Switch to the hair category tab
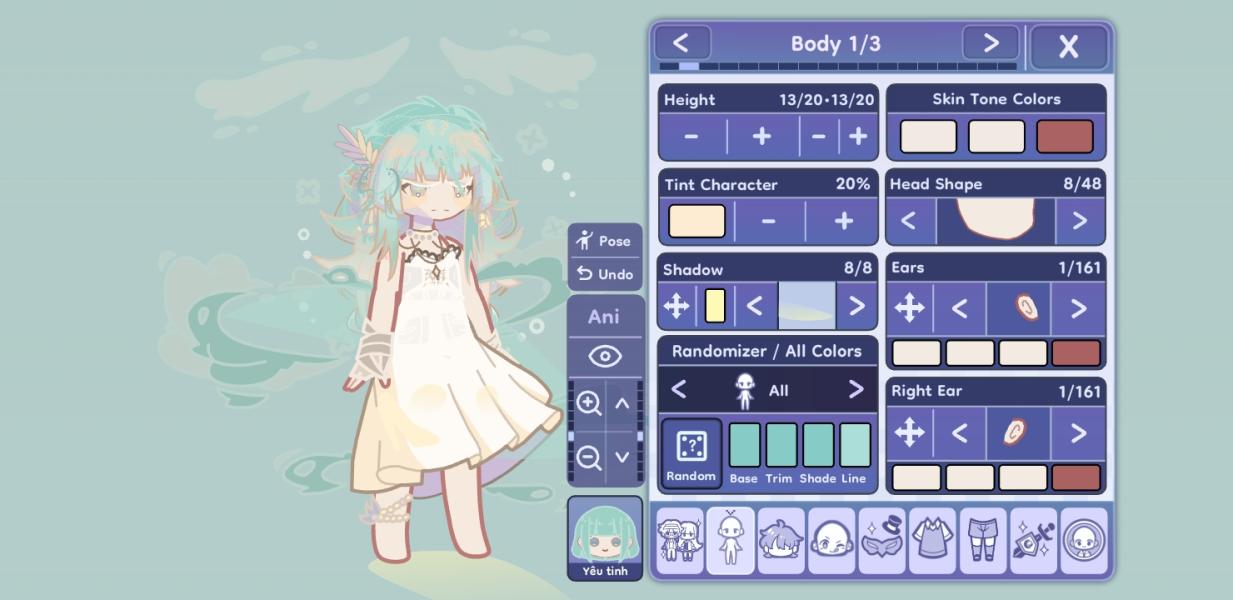 click(x=781, y=541)
